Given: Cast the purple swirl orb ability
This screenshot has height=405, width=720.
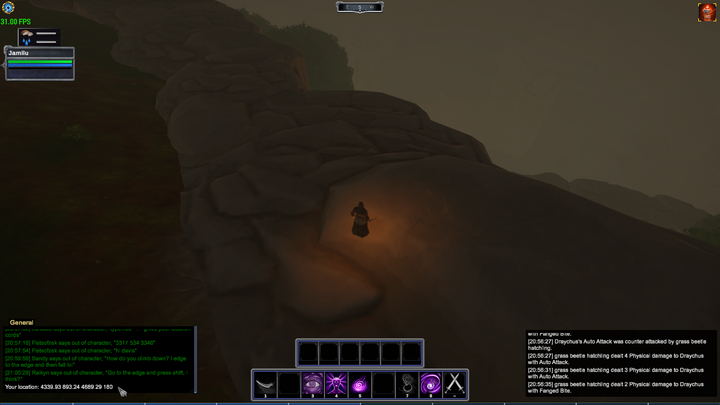Looking at the screenshot, I should click(360, 383).
